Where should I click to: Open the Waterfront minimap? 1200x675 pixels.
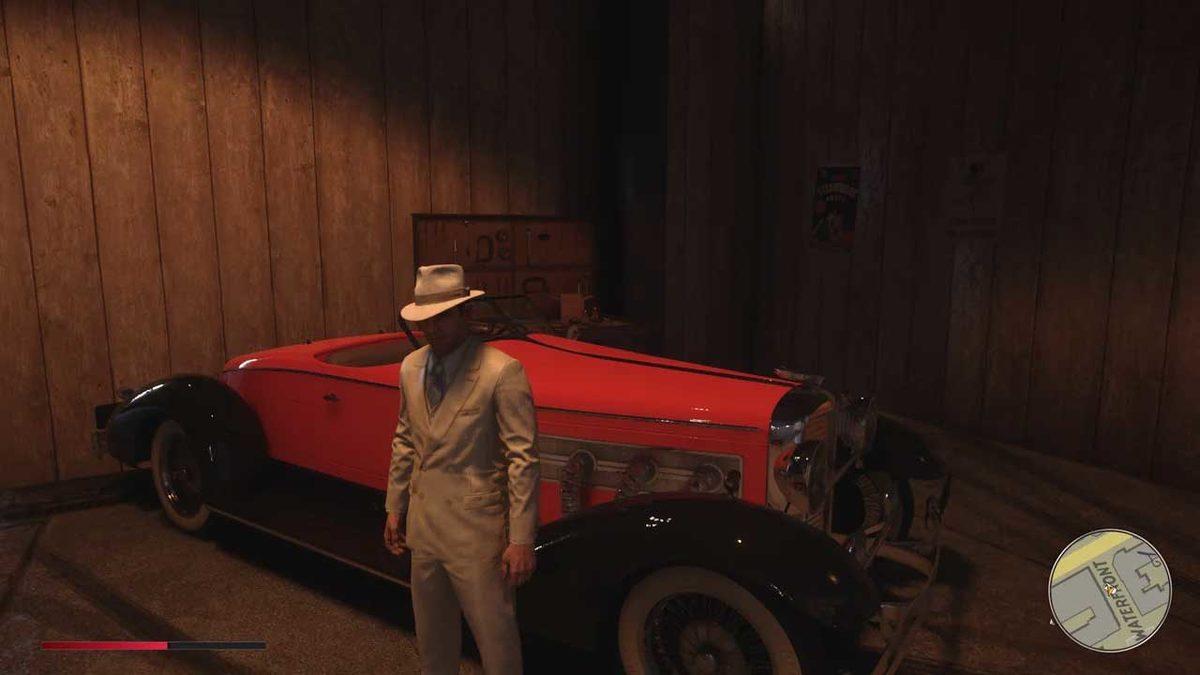click(1109, 590)
